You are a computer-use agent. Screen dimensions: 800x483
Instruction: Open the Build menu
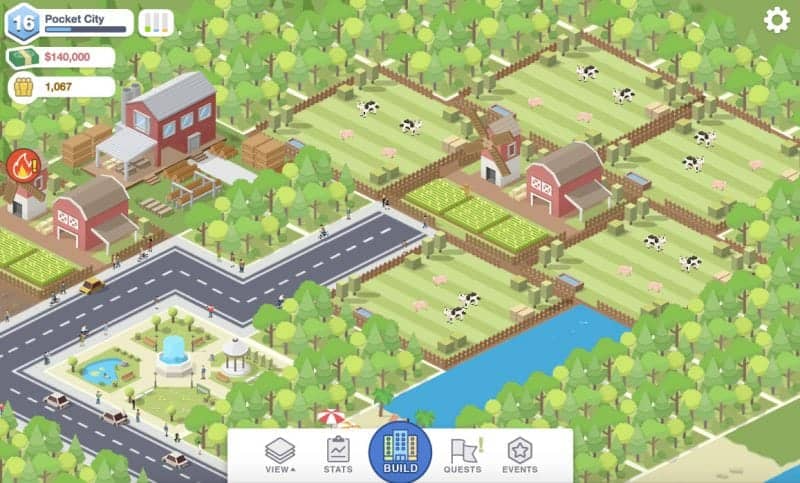(x=400, y=452)
